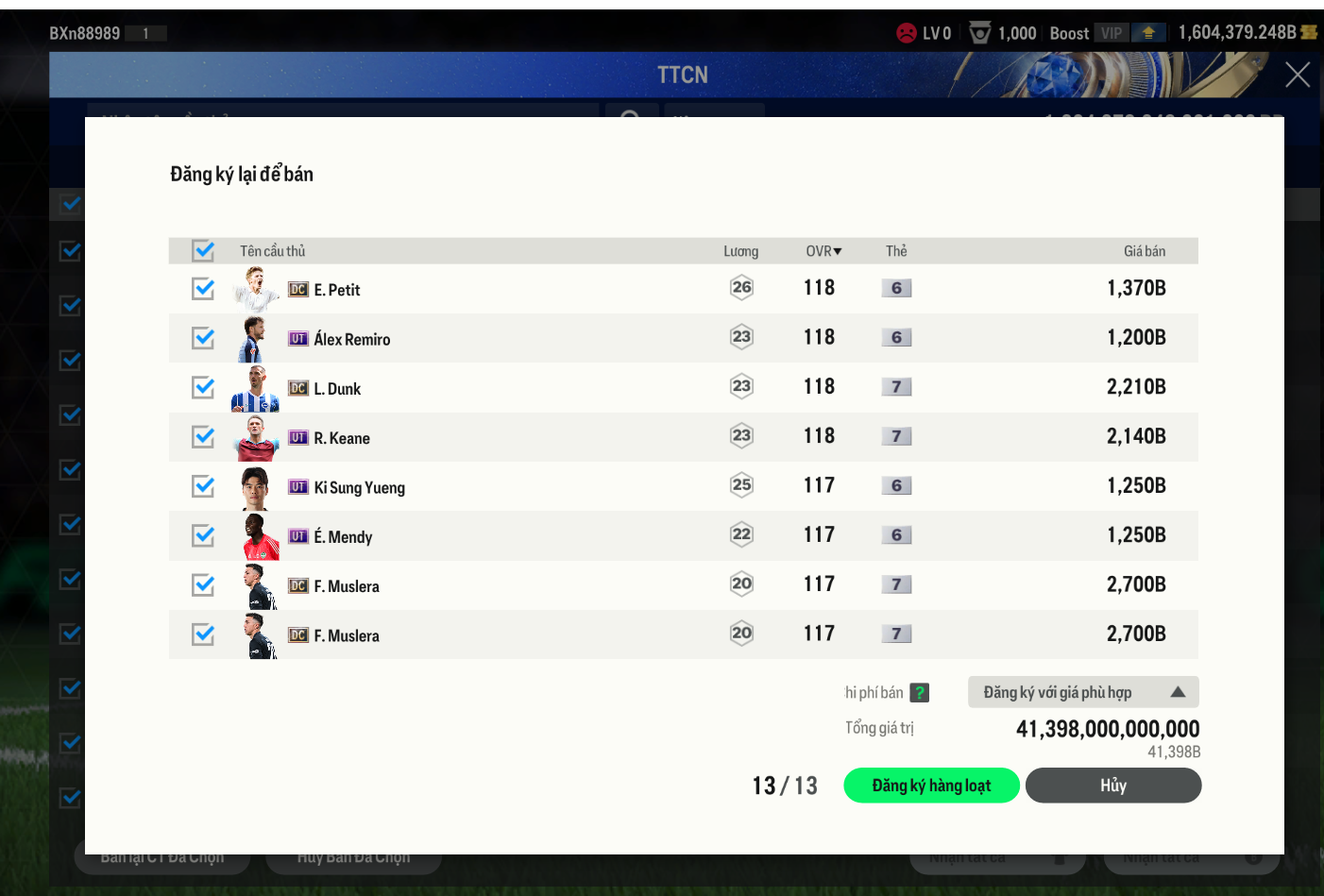Click the 2,210B price of L. Dunk
1324x896 pixels.
[x=1136, y=387]
